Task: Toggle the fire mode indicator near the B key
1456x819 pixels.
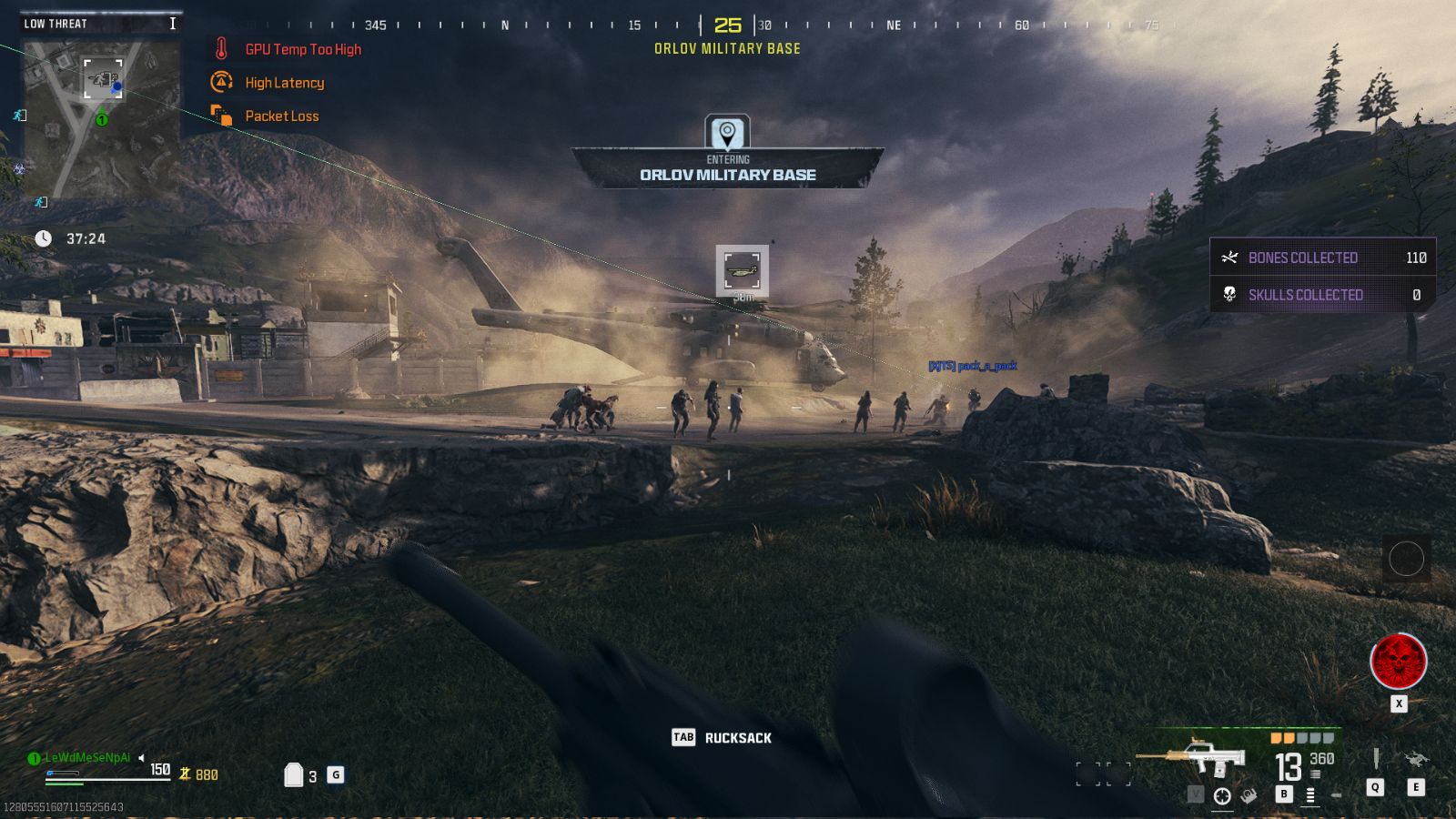Action: click(1309, 796)
